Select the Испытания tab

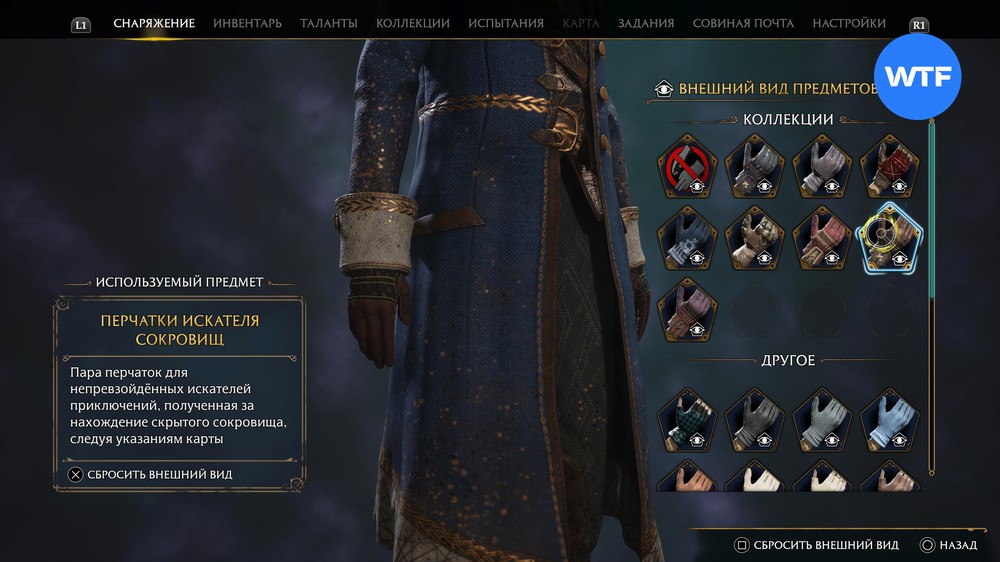click(x=506, y=23)
